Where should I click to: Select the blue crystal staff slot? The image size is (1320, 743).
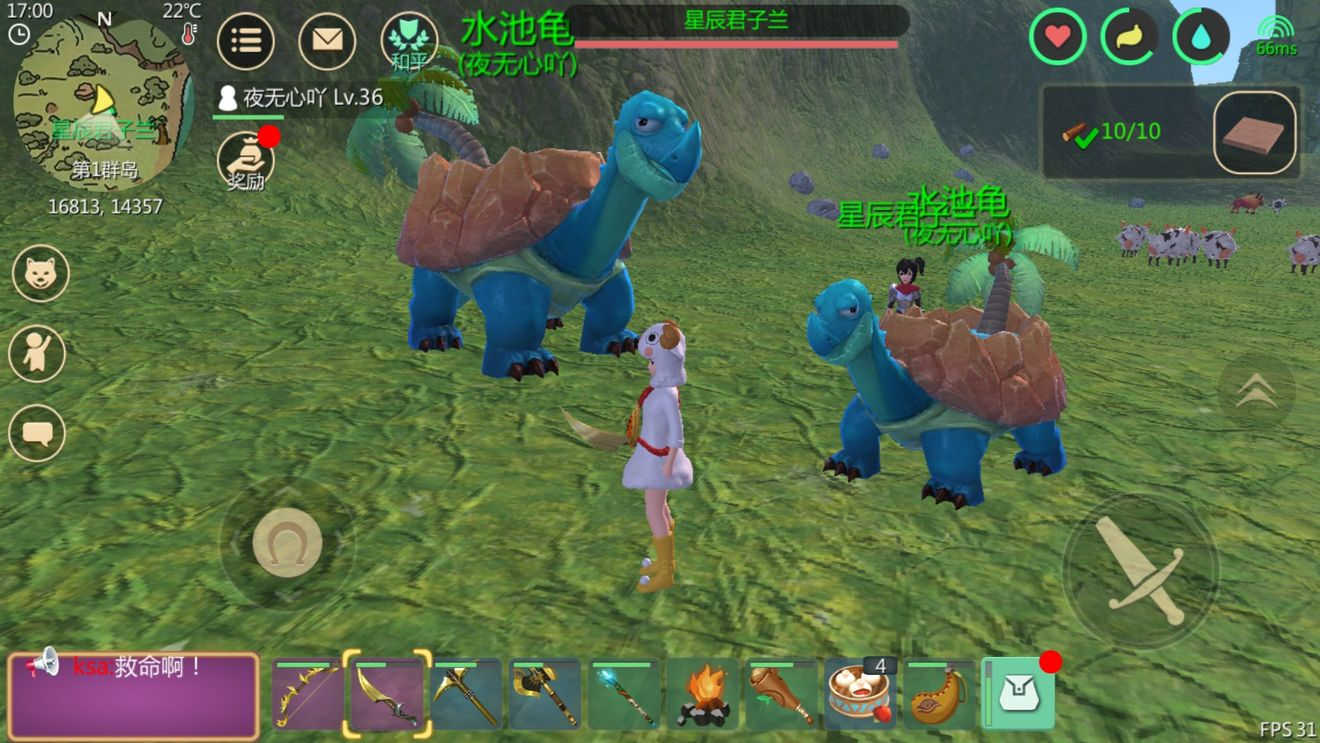[624, 693]
